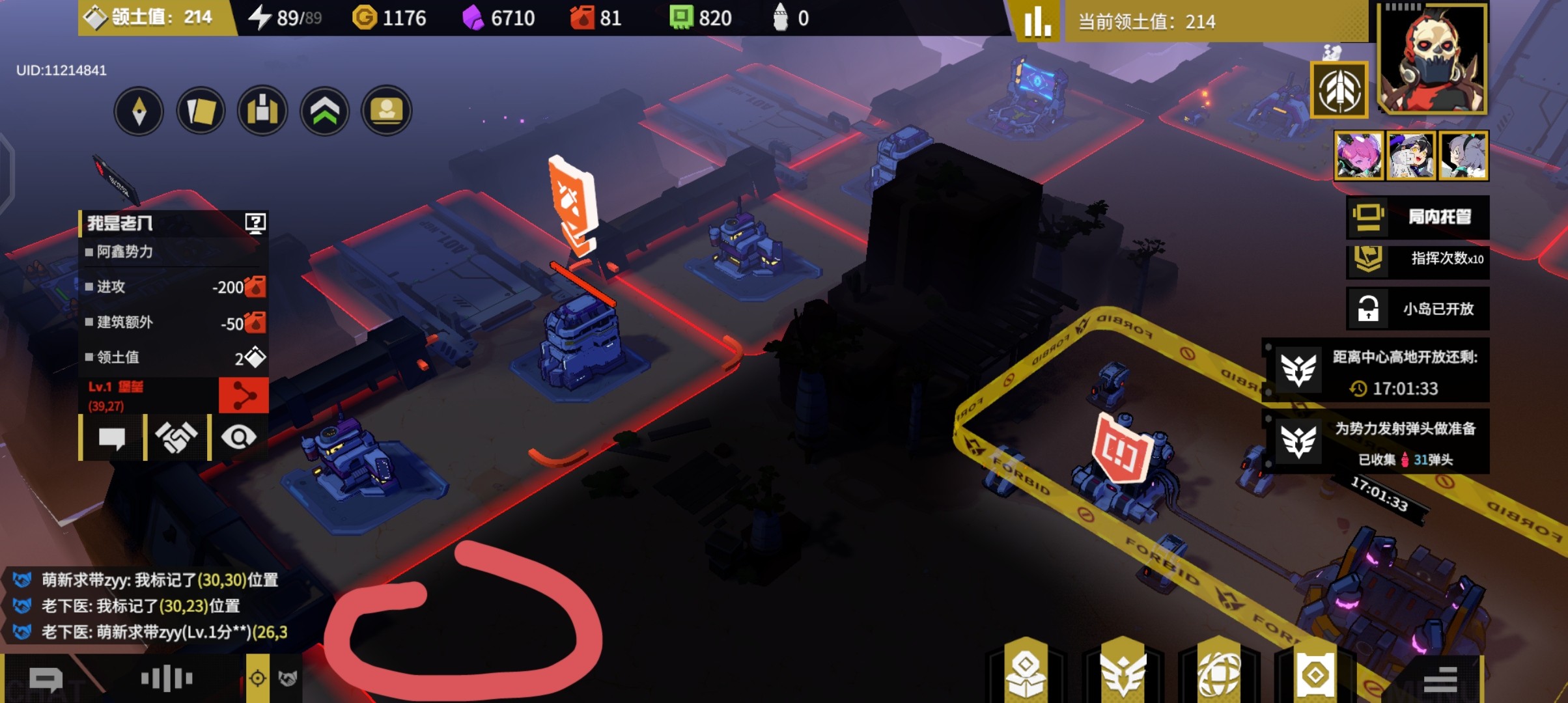Open the compass locator round icon
The image size is (1568, 703).
point(139,111)
